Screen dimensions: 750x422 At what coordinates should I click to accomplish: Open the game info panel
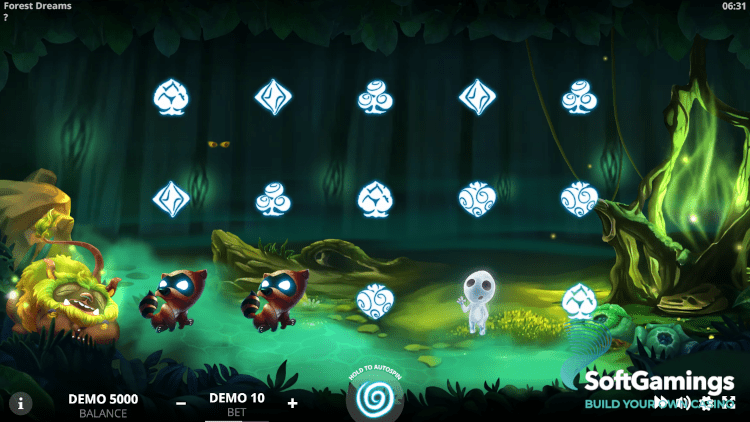(20, 403)
